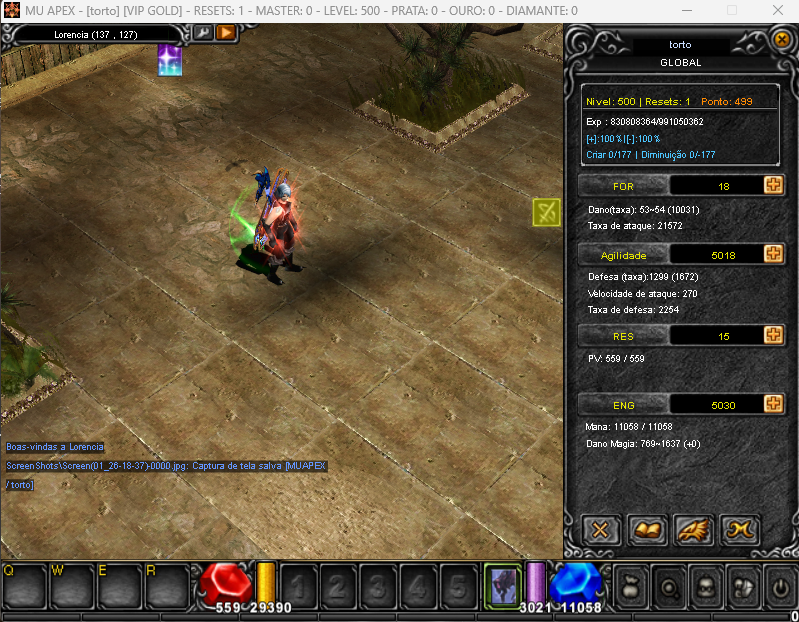799x622 pixels.
Task: Click the golden curved-horns button
Action: point(740,529)
